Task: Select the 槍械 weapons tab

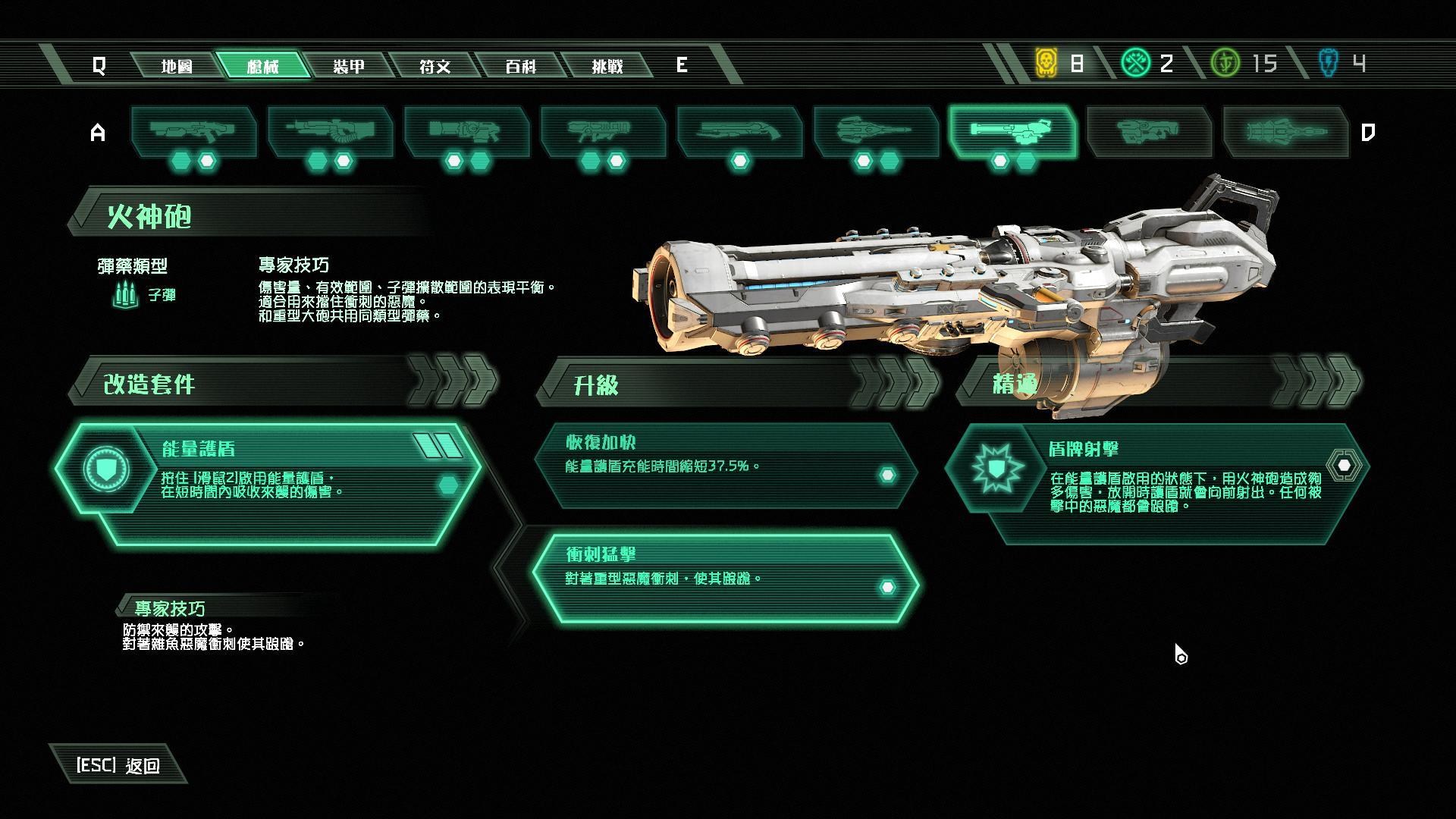Action: 263,66
